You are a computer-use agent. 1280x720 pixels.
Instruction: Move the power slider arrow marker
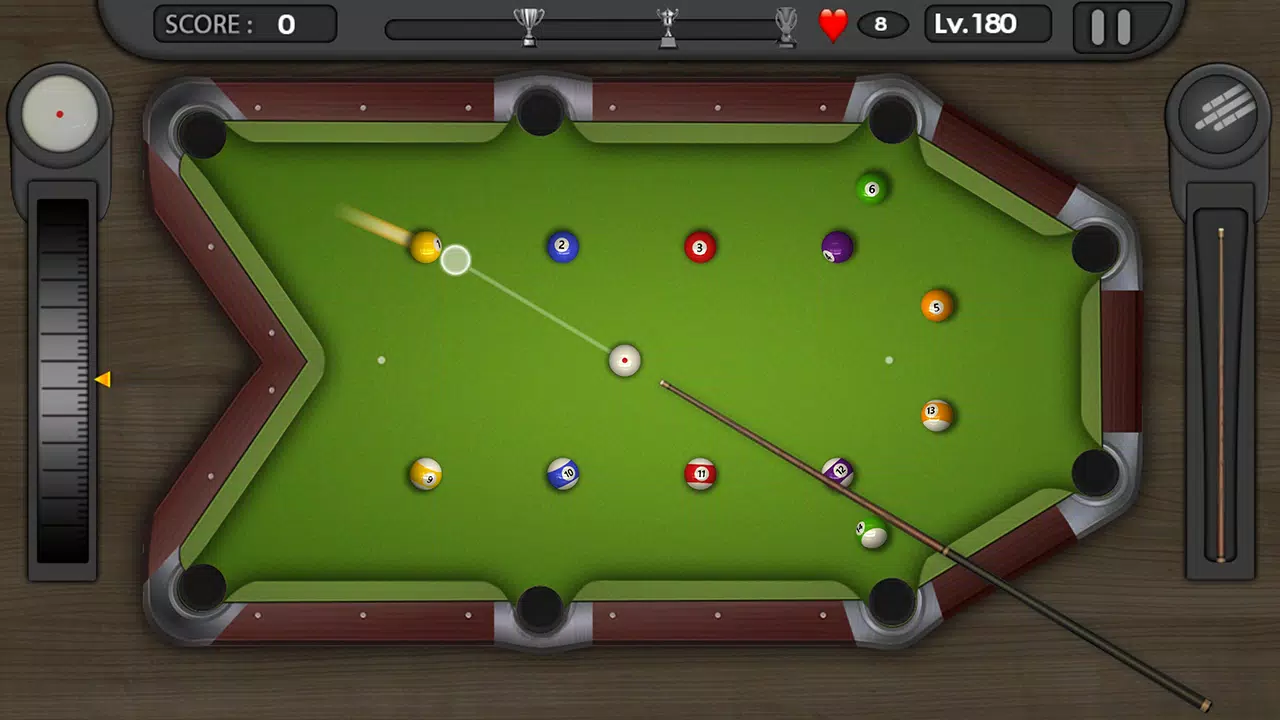104,379
